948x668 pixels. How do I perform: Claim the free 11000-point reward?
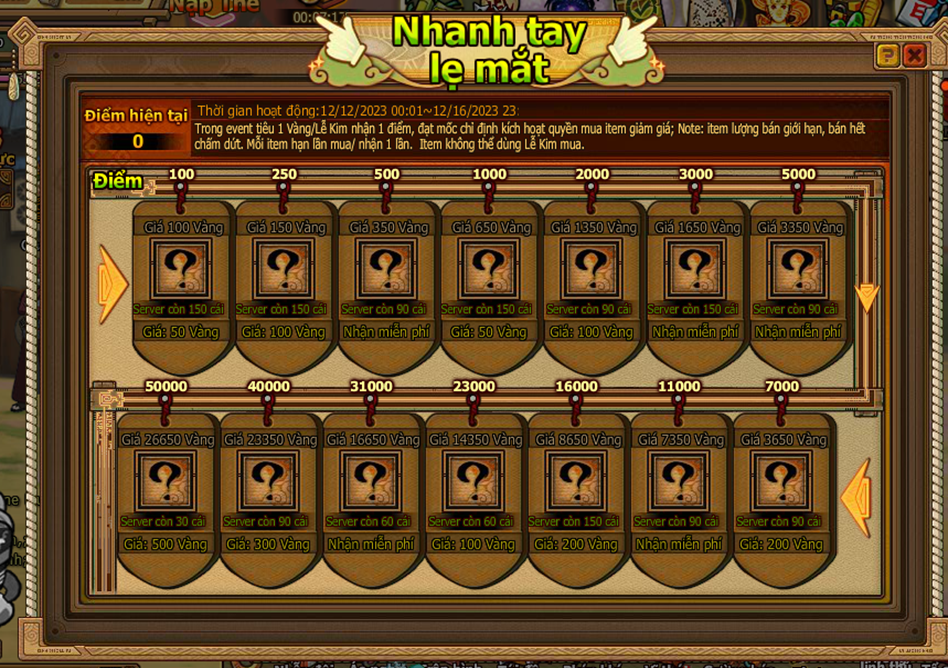coord(678,544)
